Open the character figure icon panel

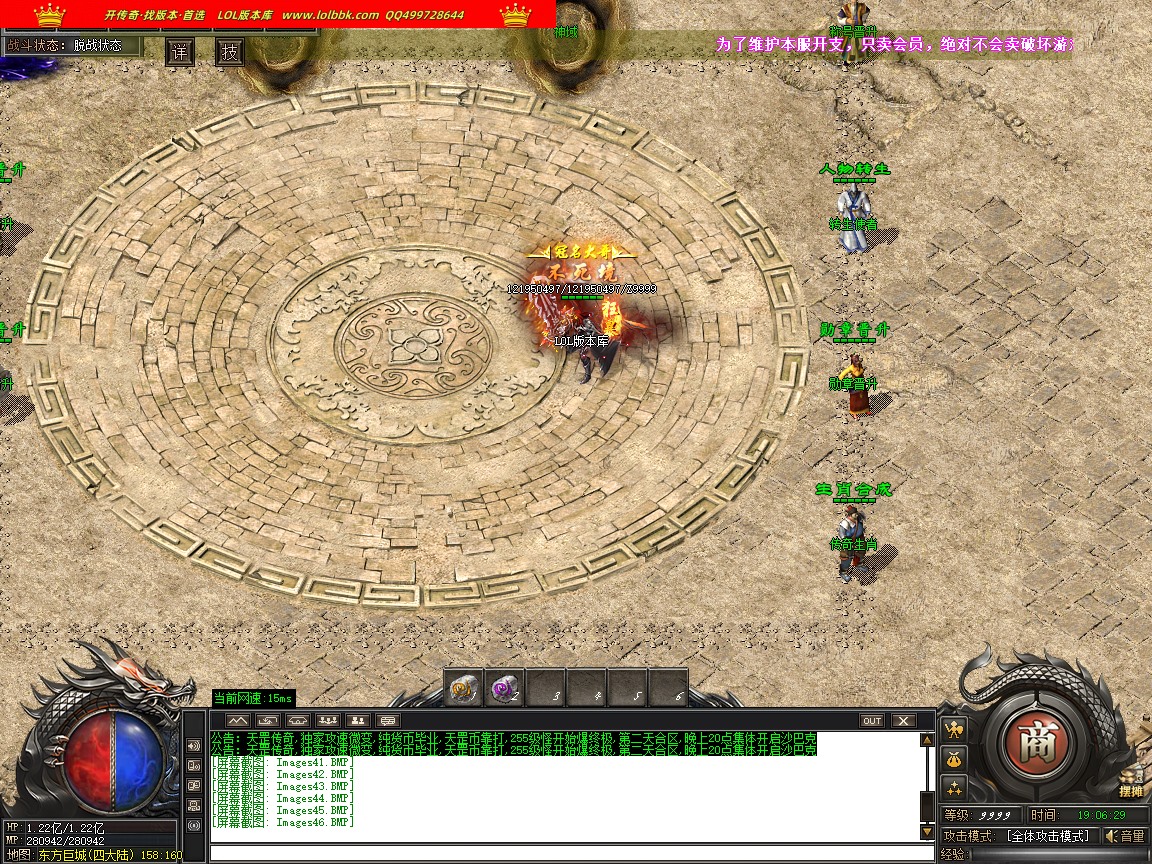pos(955,729)
